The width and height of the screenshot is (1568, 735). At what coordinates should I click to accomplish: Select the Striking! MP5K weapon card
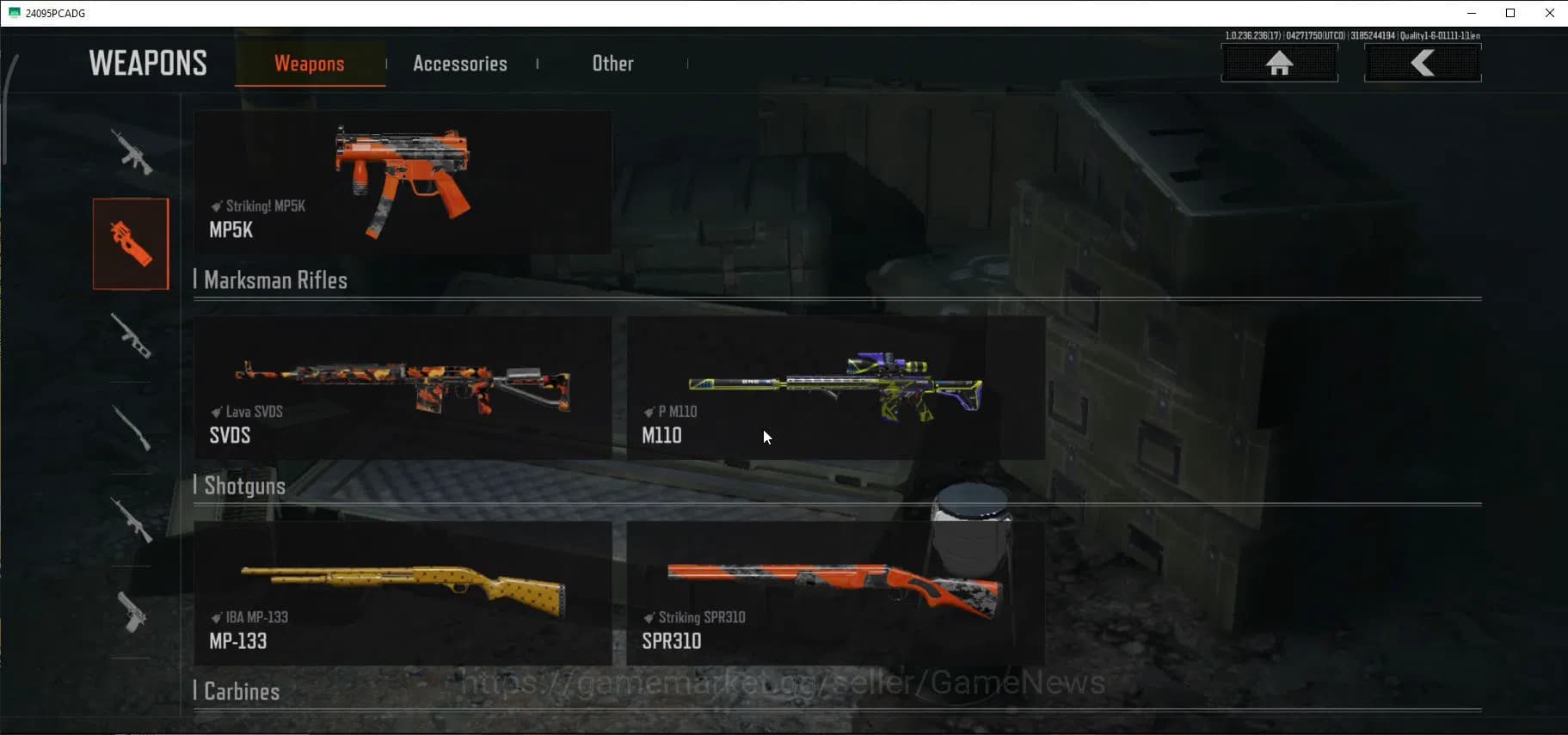(x=403, y=182)
